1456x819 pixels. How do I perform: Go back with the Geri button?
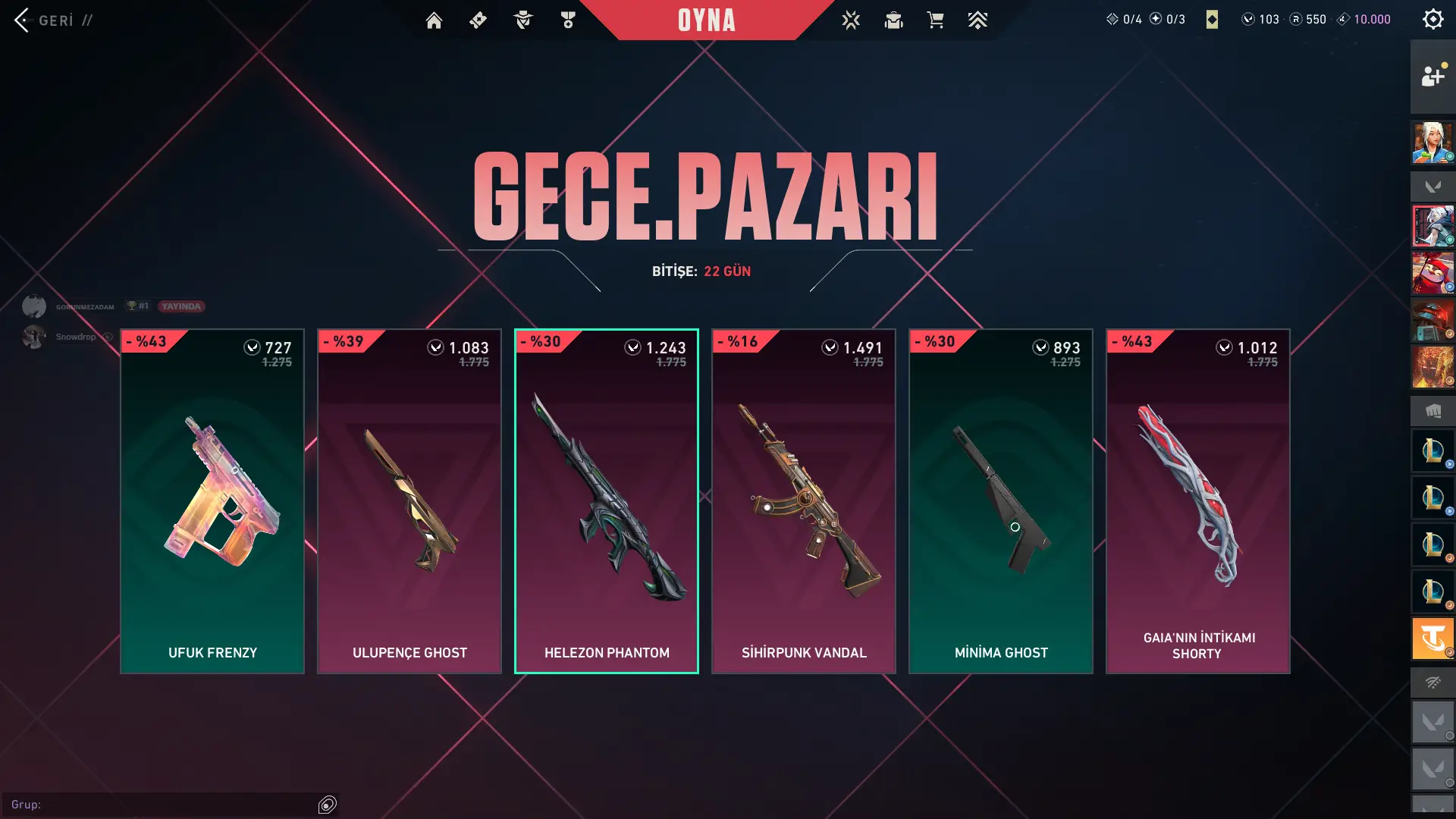click(x=45, y=20)
